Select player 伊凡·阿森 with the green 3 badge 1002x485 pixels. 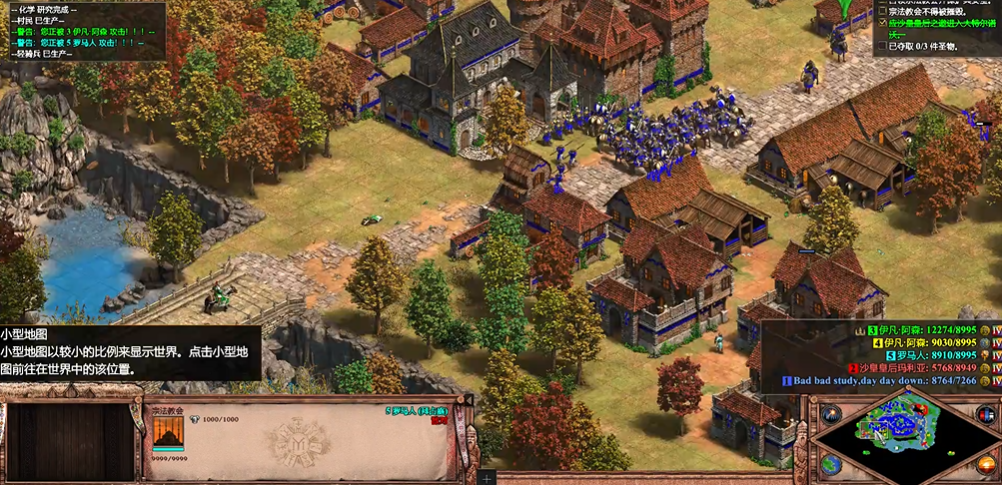click(x=920, y=329)
